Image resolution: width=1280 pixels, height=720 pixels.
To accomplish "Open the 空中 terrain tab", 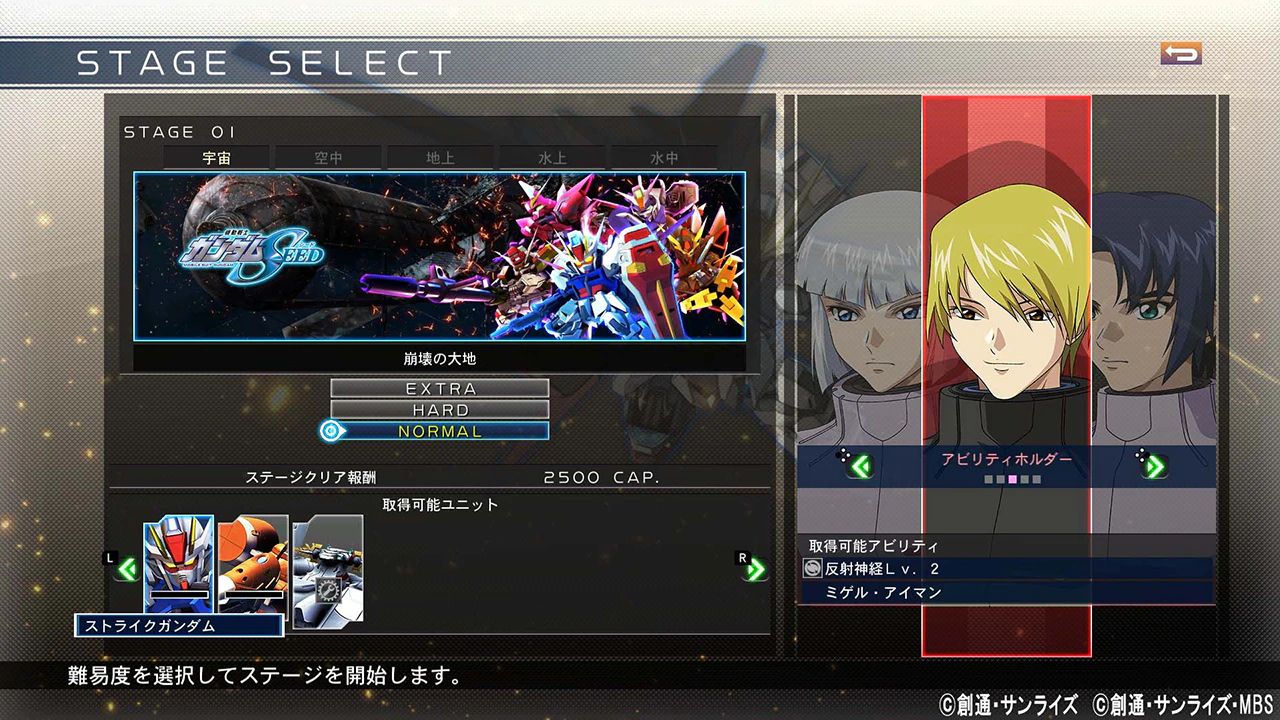I will 329,157.
